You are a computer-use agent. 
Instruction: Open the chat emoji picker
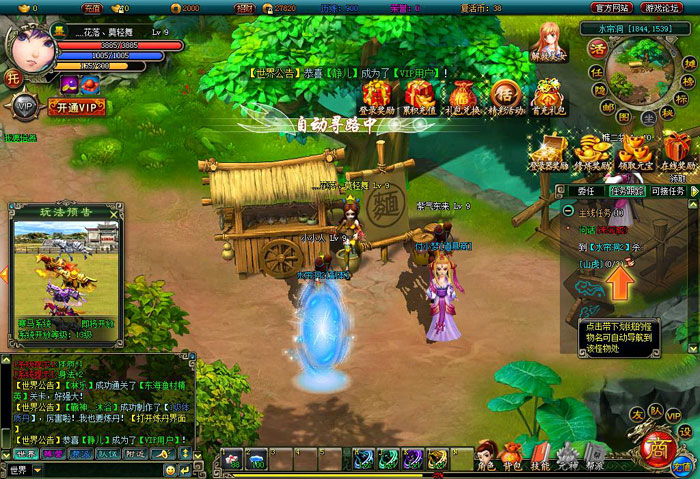(170, 470)
